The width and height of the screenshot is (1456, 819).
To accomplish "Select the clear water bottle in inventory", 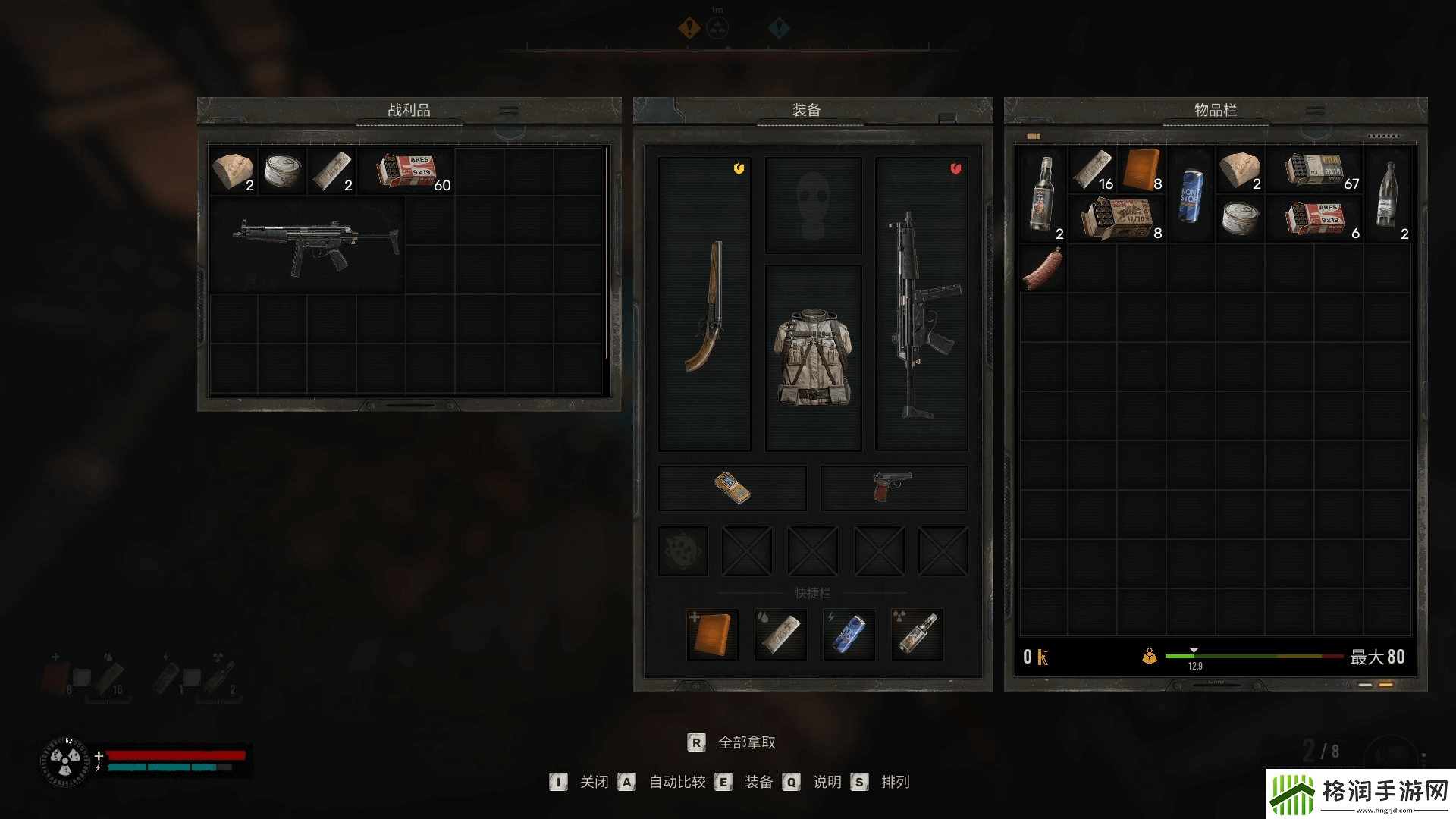I will tap(1388, 195).
